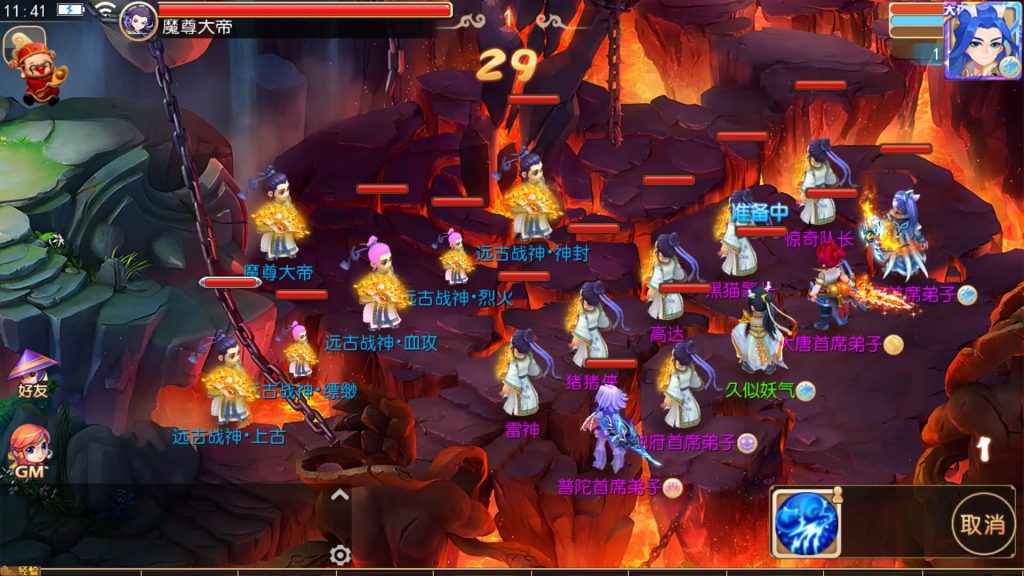Expand the panel with the up chevron
1024x576 pixels.
tap(340, 494)
